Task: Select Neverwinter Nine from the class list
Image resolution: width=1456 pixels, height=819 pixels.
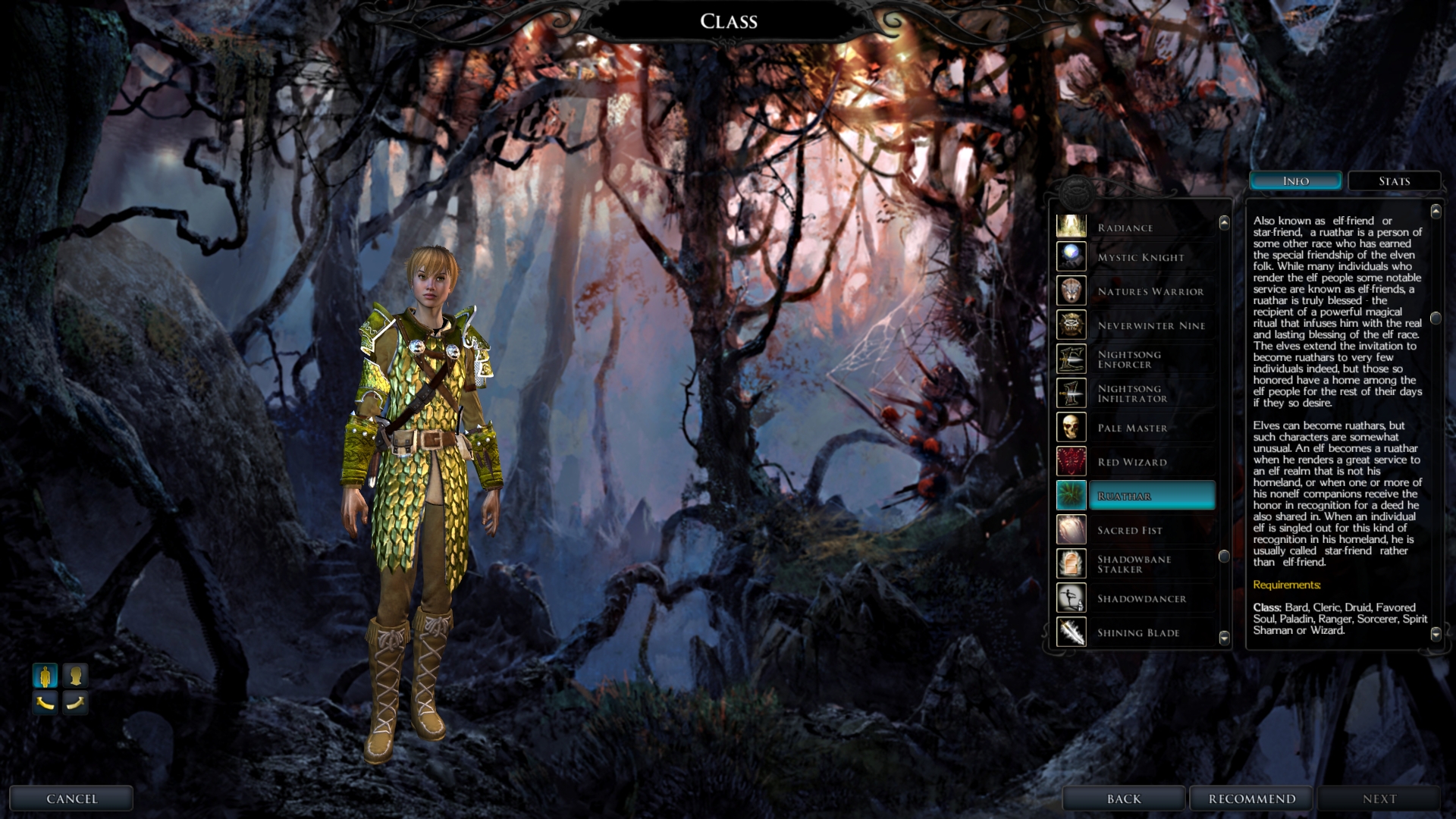Action: 1150,326
